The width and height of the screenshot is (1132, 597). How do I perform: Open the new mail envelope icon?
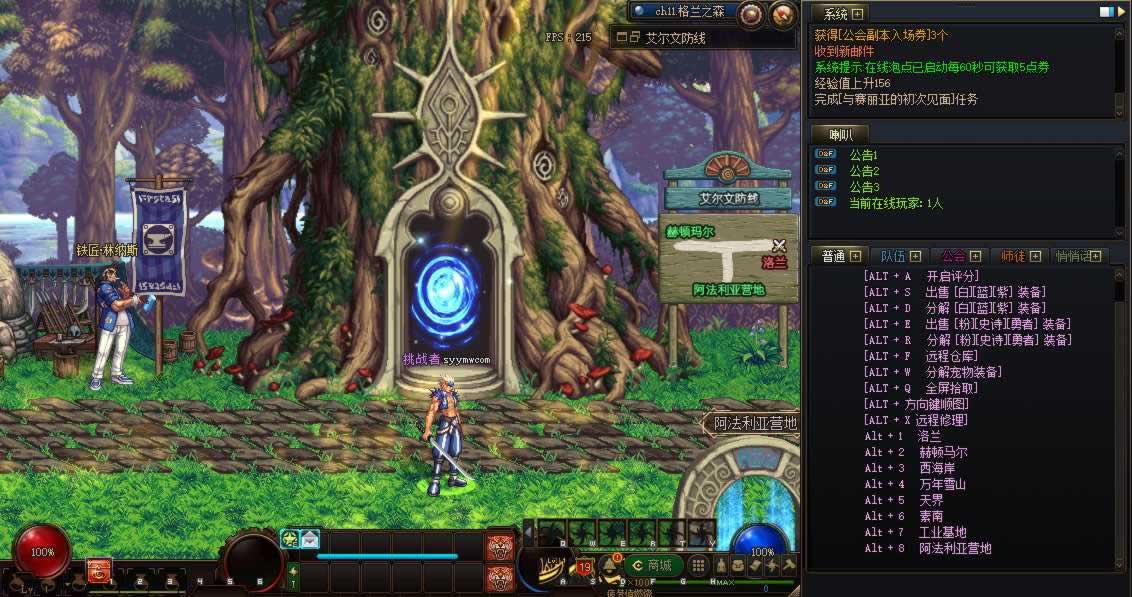click(x=309, y=539)
